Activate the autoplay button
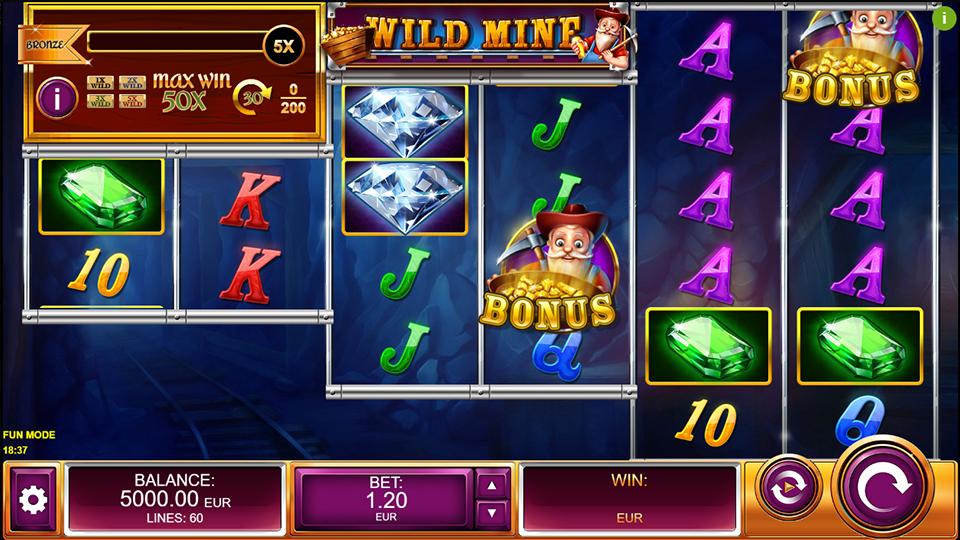 (x=789, y=488)
